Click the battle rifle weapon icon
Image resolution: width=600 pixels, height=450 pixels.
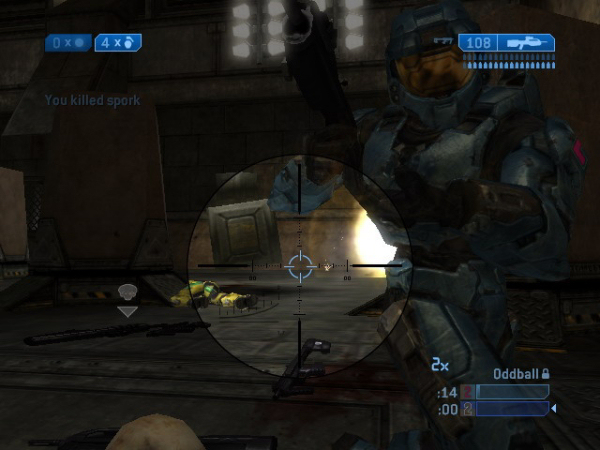527,43
